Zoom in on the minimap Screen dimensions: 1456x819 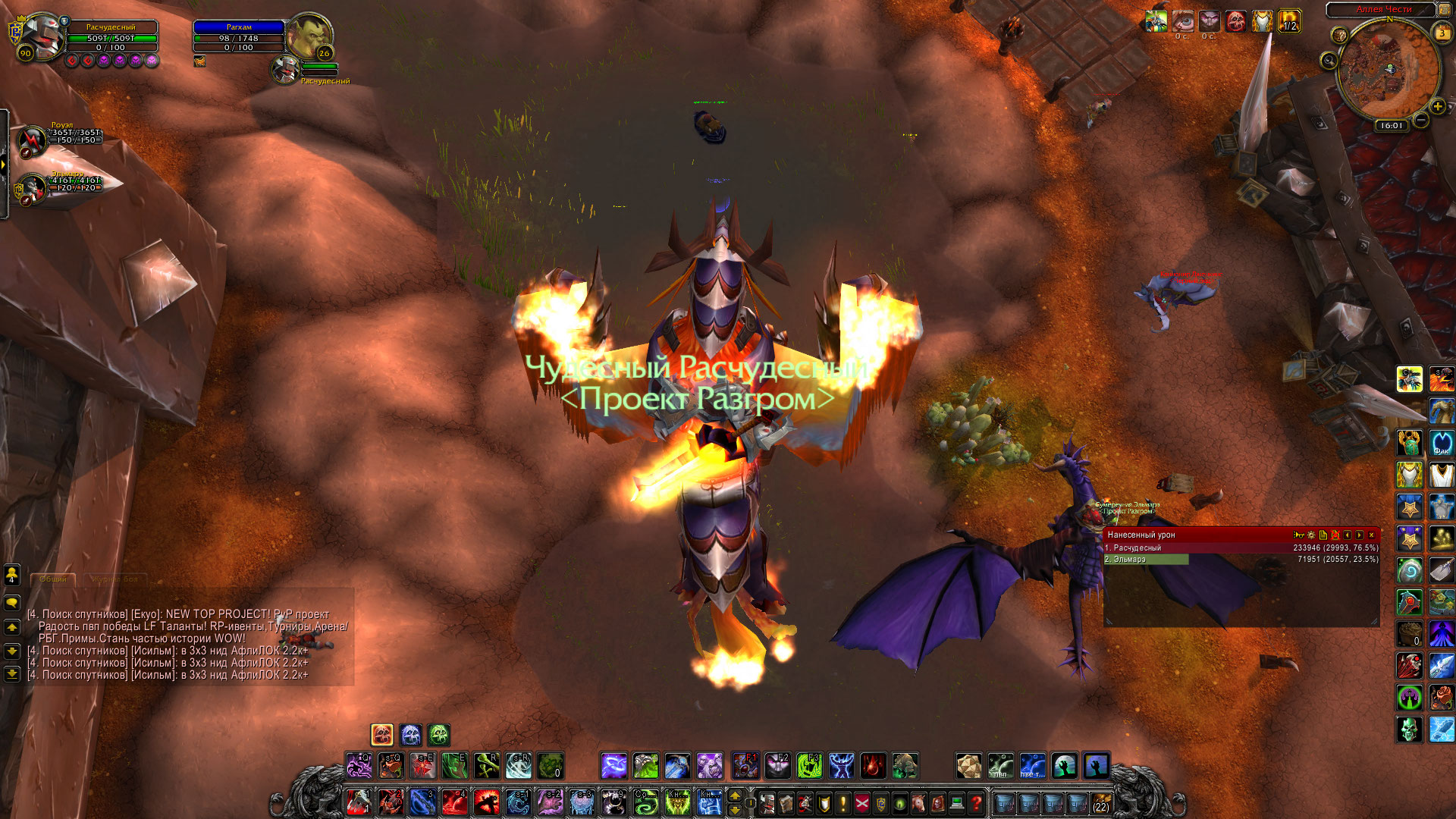[1437, 107]
